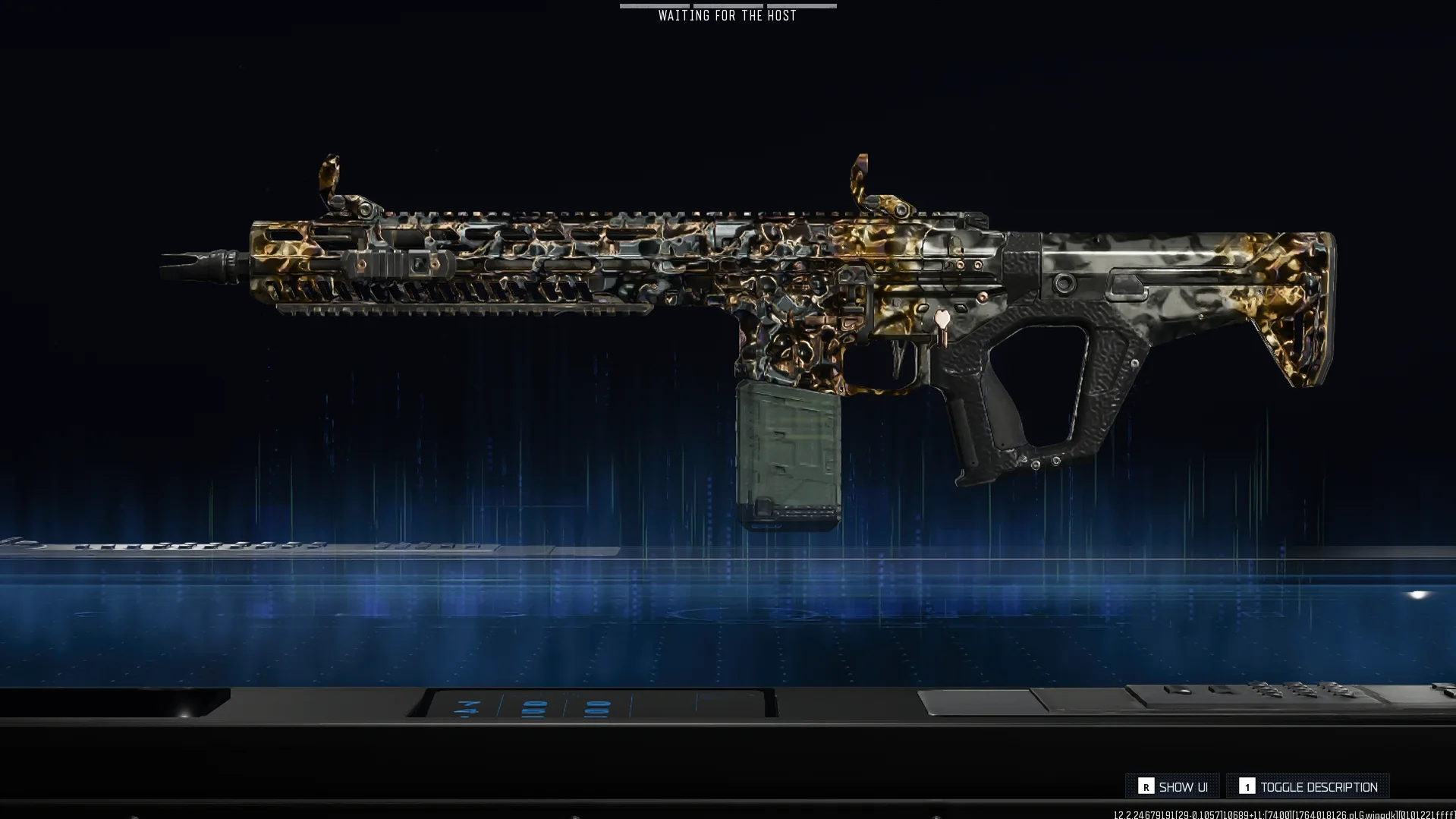The image size is (1456, 819).
Task: Toggle the weapon description
Action: point(1308,787)
